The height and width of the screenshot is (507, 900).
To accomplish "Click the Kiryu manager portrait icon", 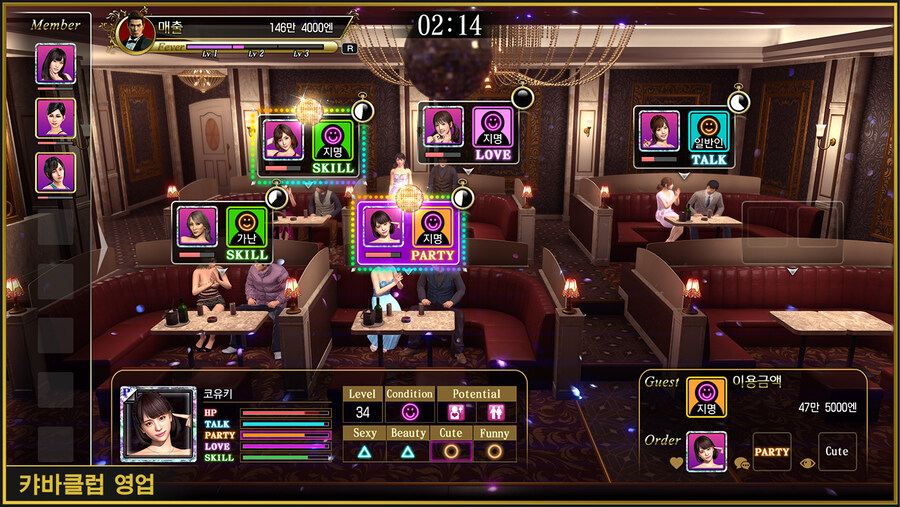I will coord(132,31).
